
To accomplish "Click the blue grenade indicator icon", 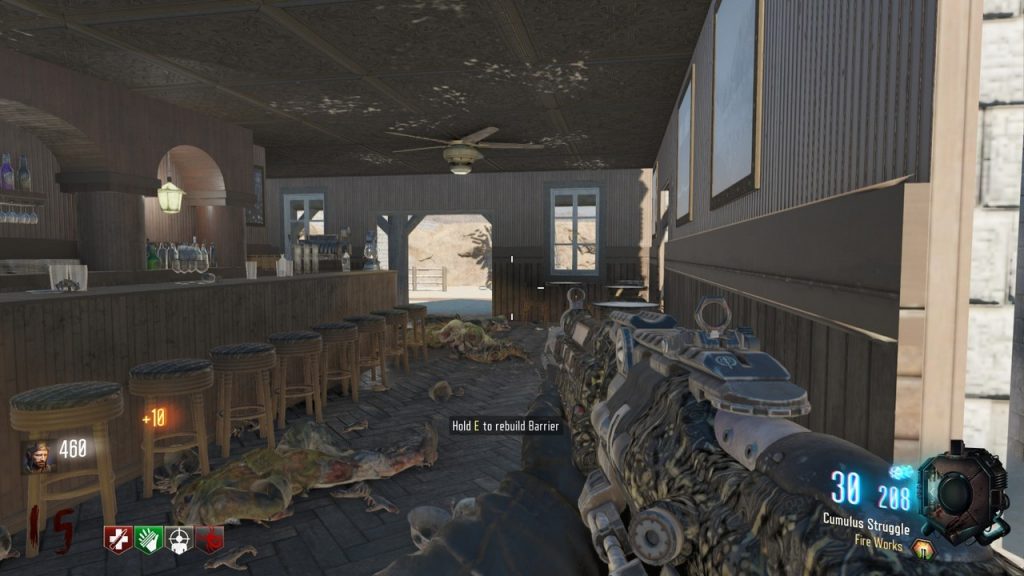I will 903,472.
